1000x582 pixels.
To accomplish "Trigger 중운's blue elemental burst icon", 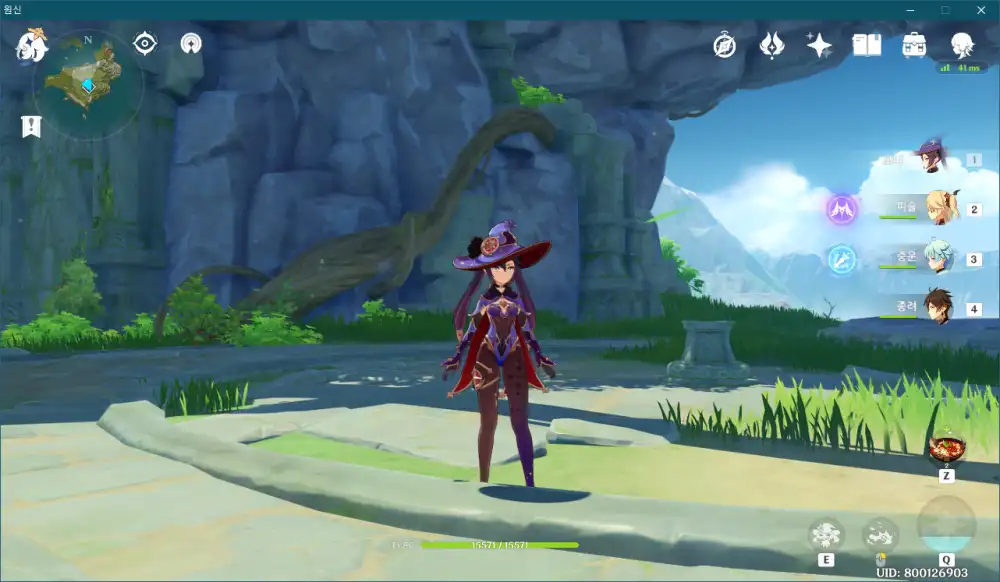I will pyautogui.click(x=841, y=258).
